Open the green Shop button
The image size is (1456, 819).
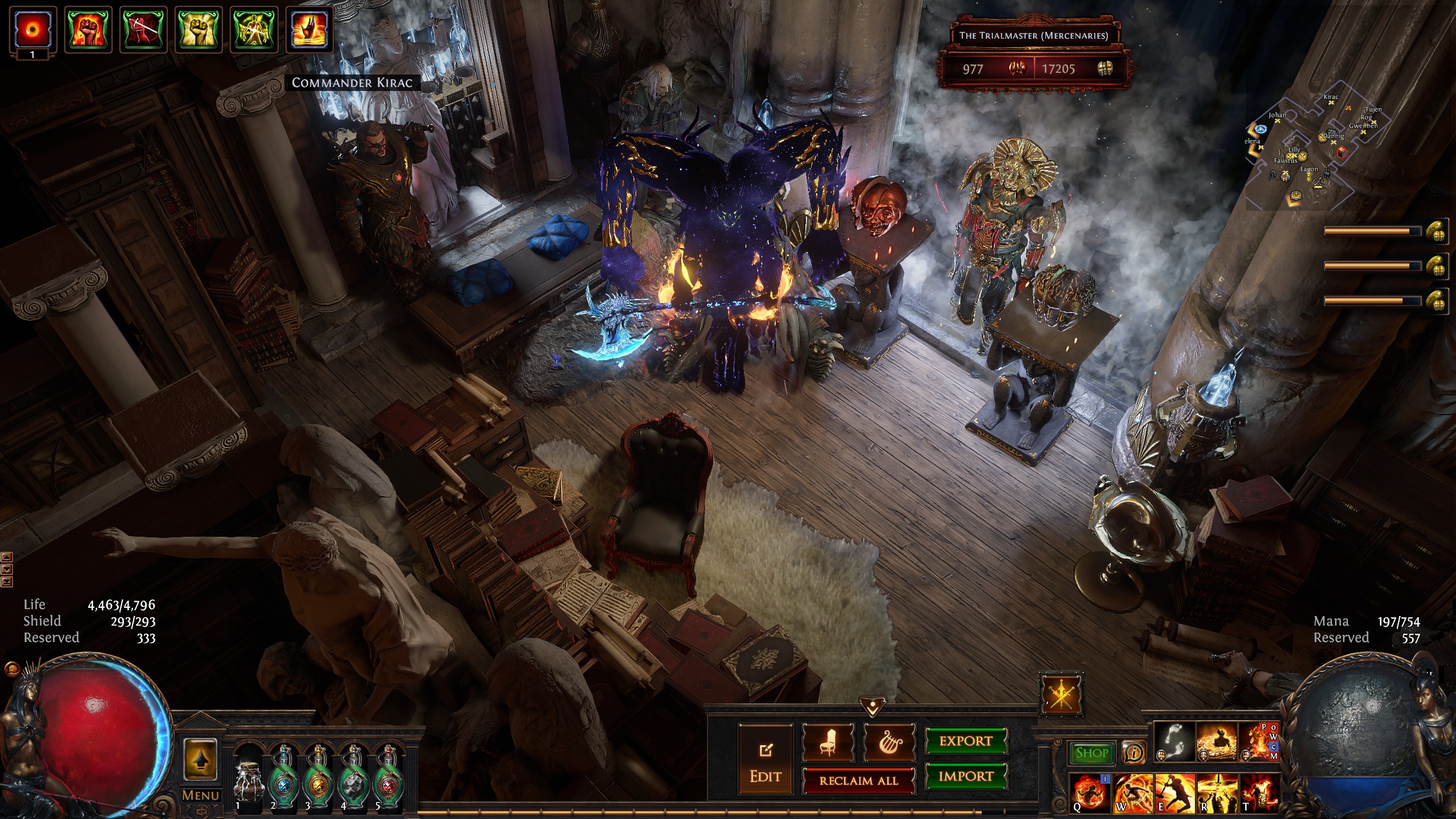(1091, 753)
